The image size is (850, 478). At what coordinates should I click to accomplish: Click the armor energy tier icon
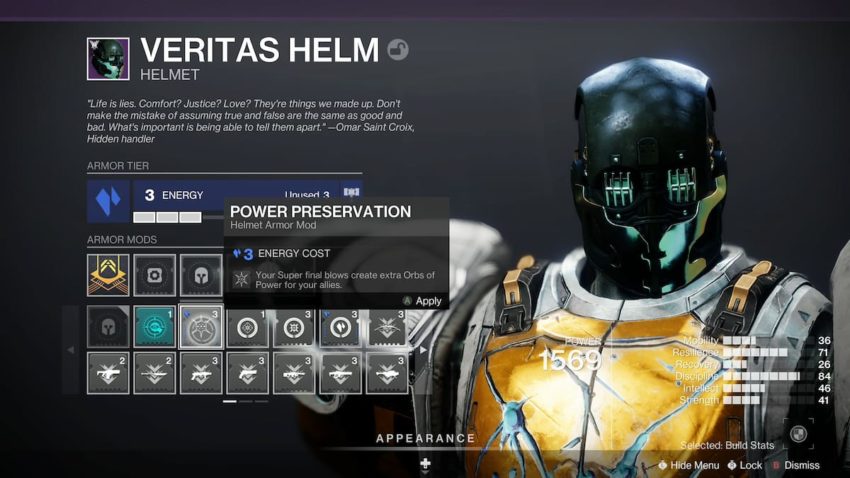(x=108, y=200)
